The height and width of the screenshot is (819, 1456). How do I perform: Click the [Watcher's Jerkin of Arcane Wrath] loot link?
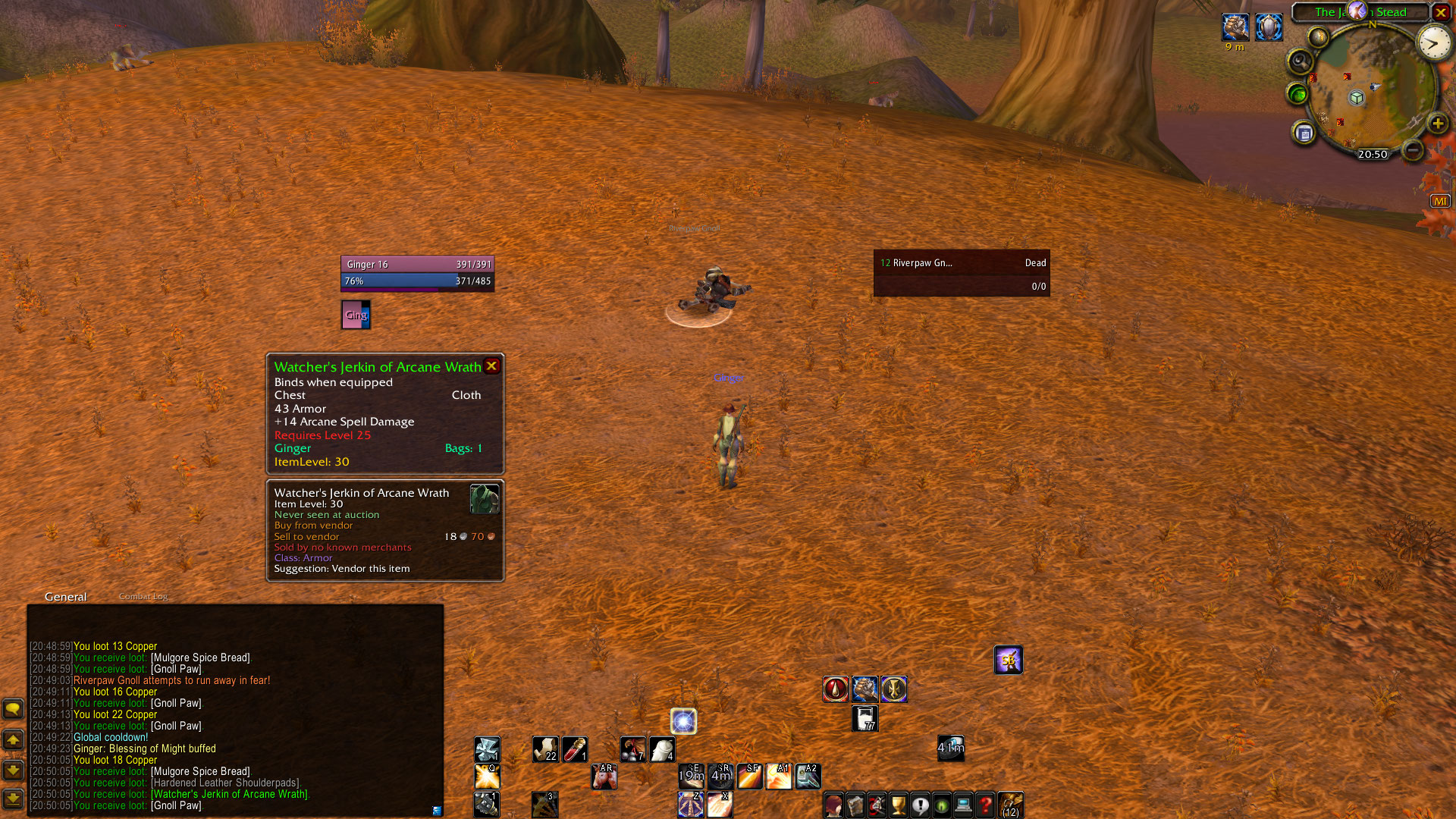point(231,794)
